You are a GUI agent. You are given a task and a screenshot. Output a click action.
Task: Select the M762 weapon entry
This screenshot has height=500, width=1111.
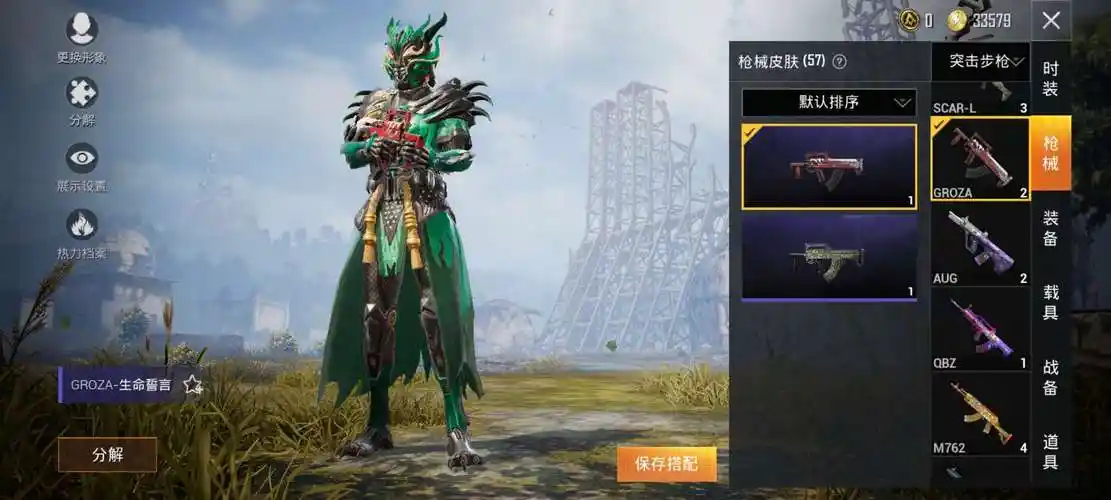[x=980, y=414]
